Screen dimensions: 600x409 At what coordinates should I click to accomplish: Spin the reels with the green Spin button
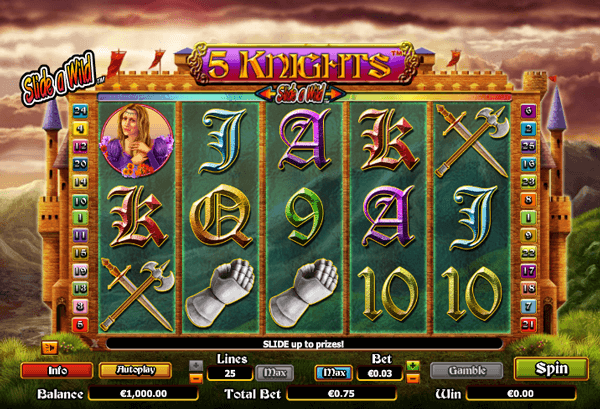point(551,368)
